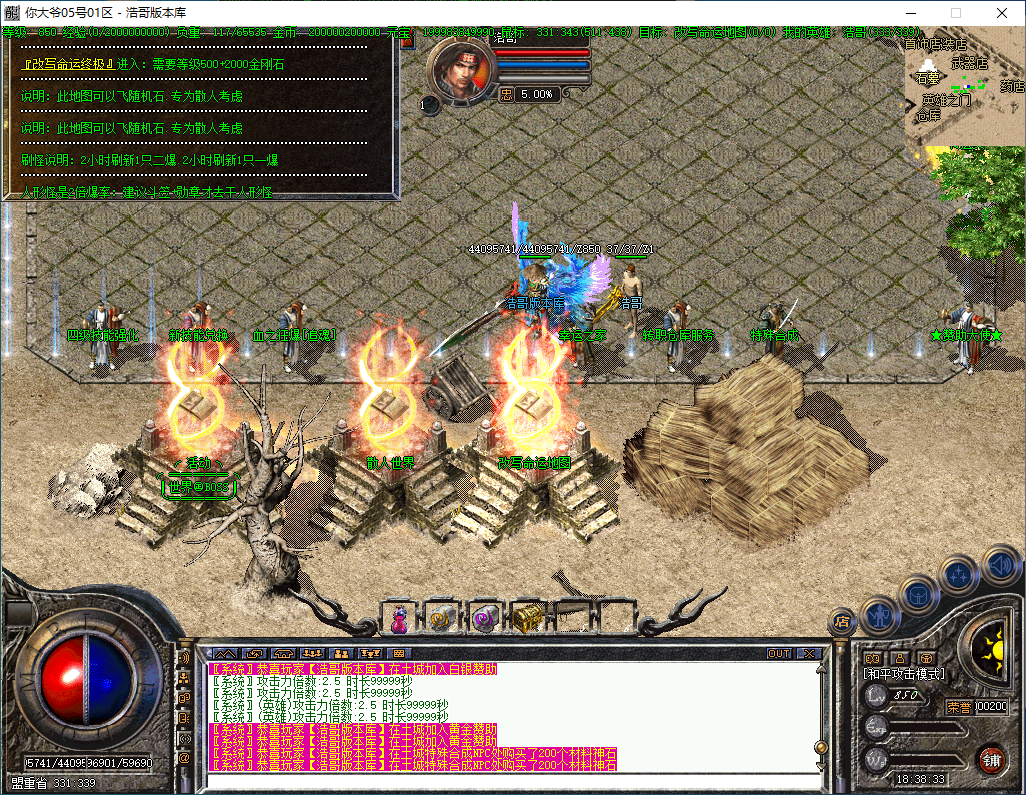1026x795 pixels.
Task: Select the purple spiral scroll belt slot
Action: click(485, 620)
